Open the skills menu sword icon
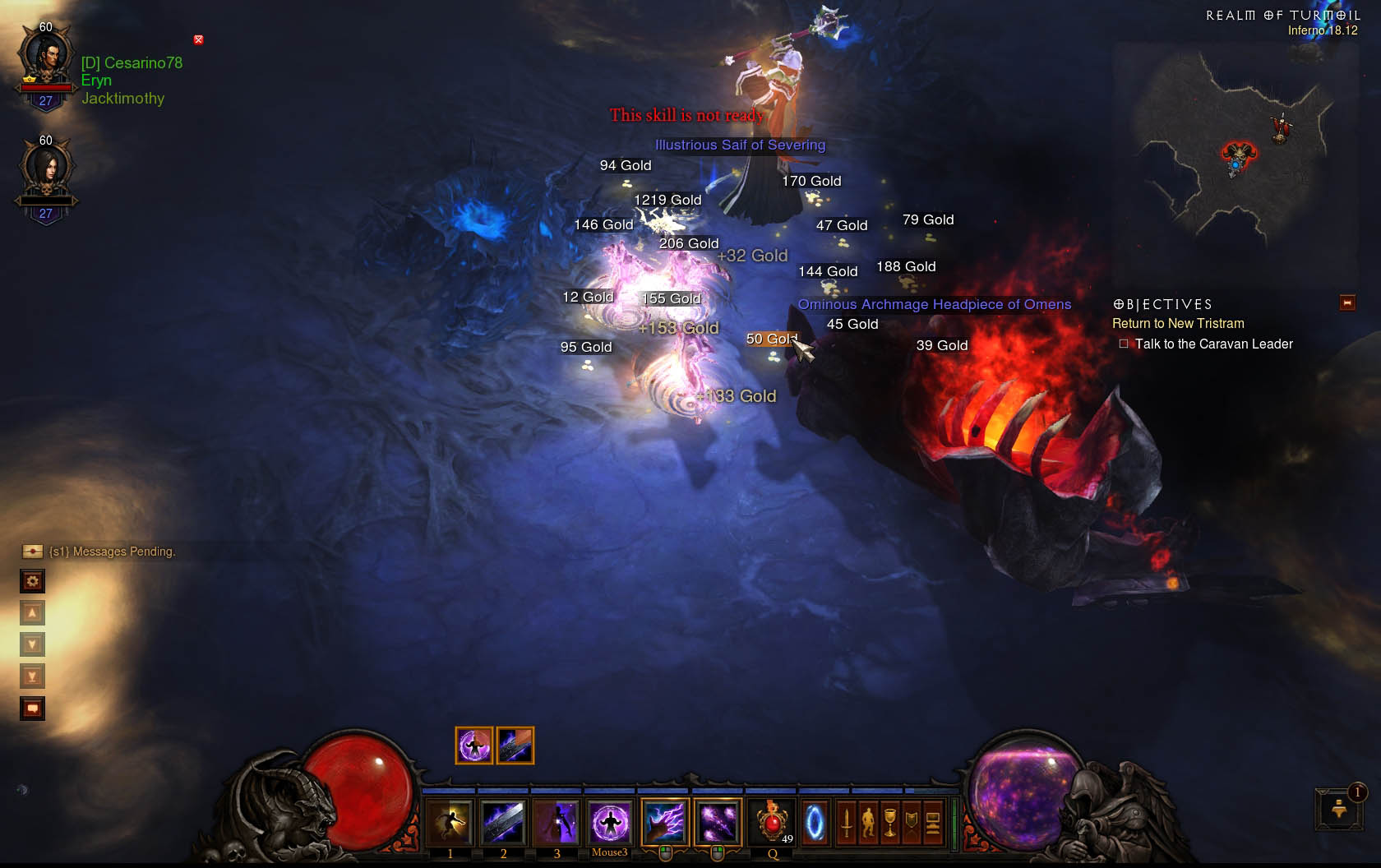This screenshot has height=868, width=1381. click(x=847, y=822)
